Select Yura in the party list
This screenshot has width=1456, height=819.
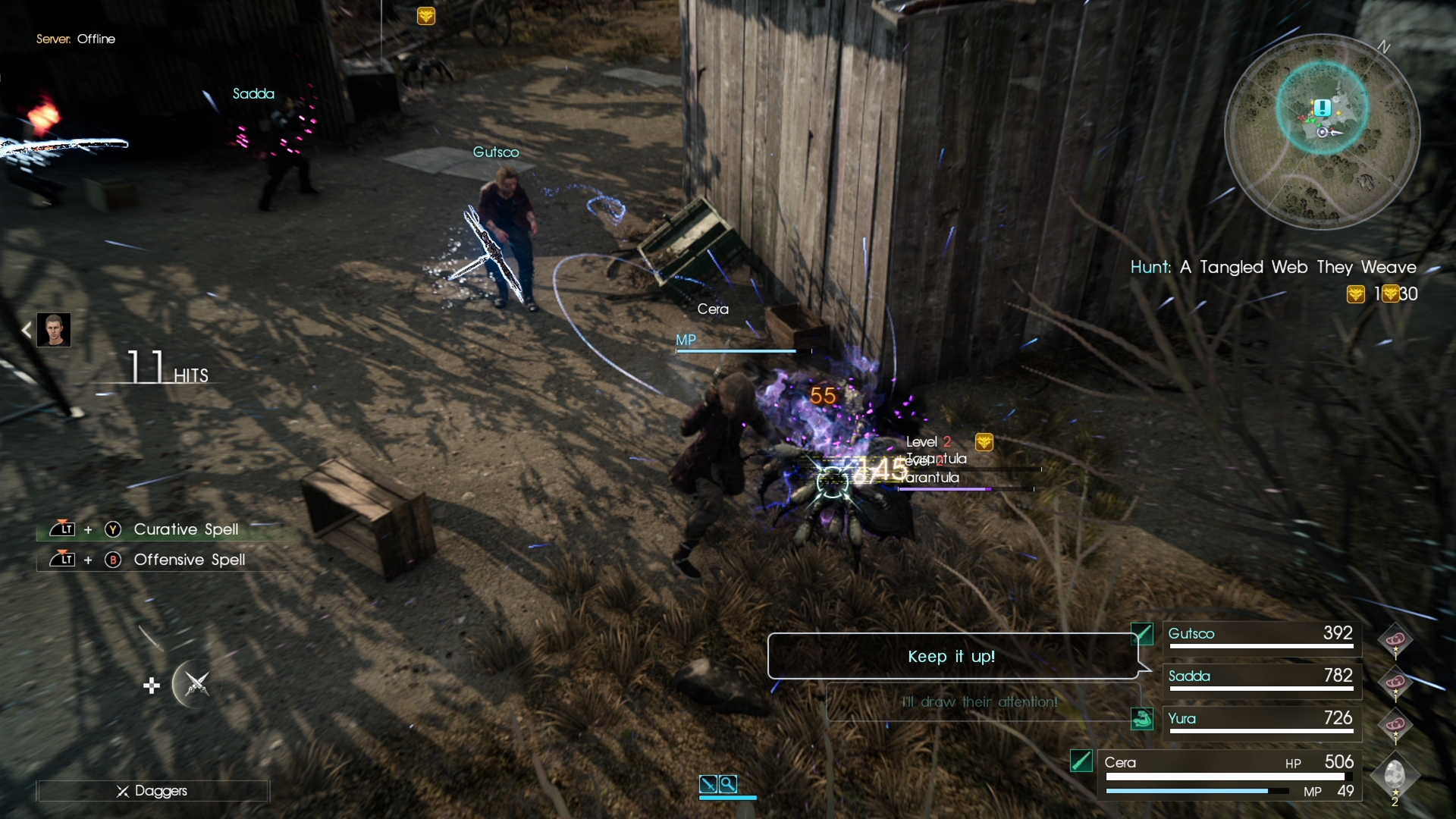(1260, 720)
